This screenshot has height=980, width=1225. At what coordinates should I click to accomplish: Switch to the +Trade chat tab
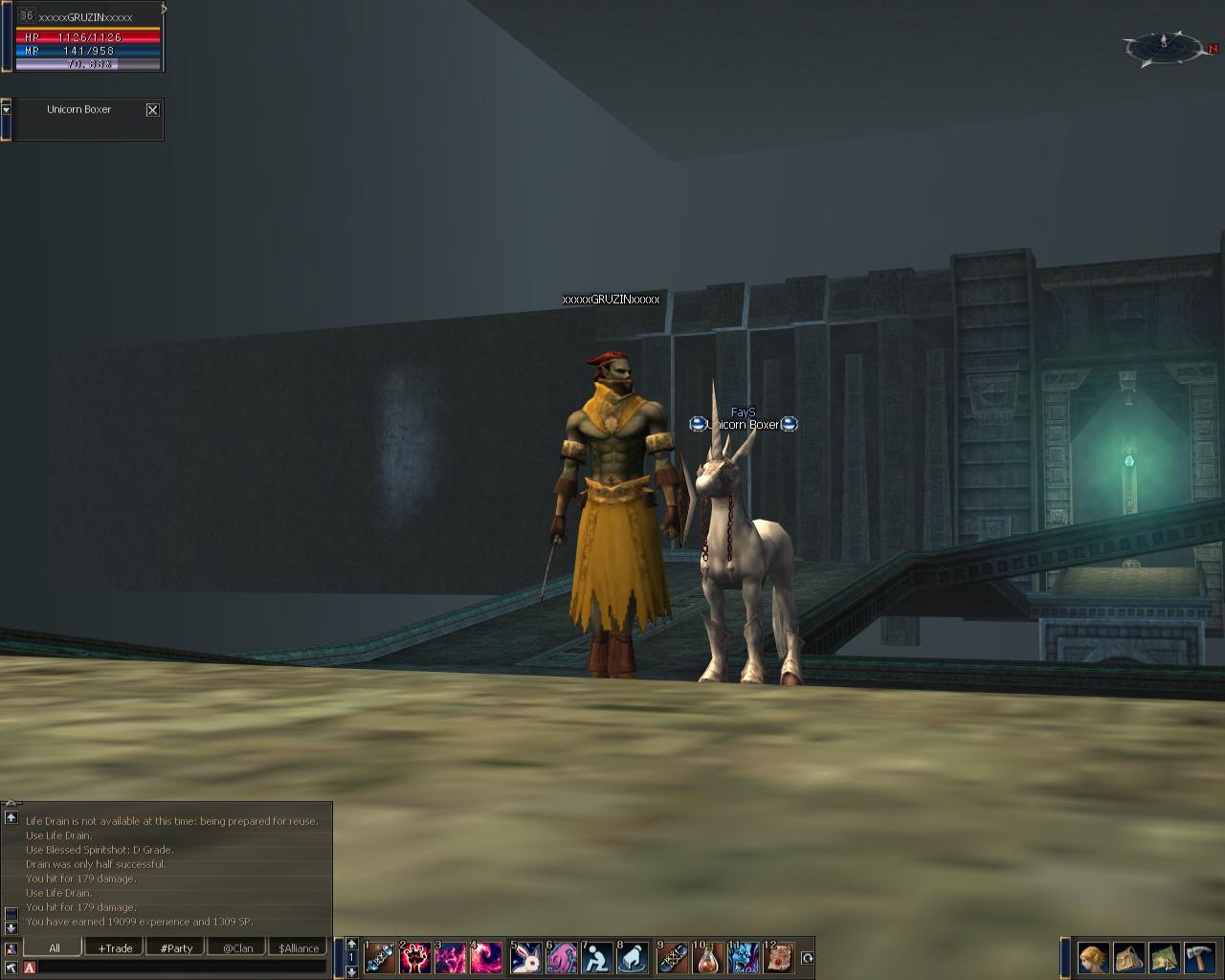[115, 947]
